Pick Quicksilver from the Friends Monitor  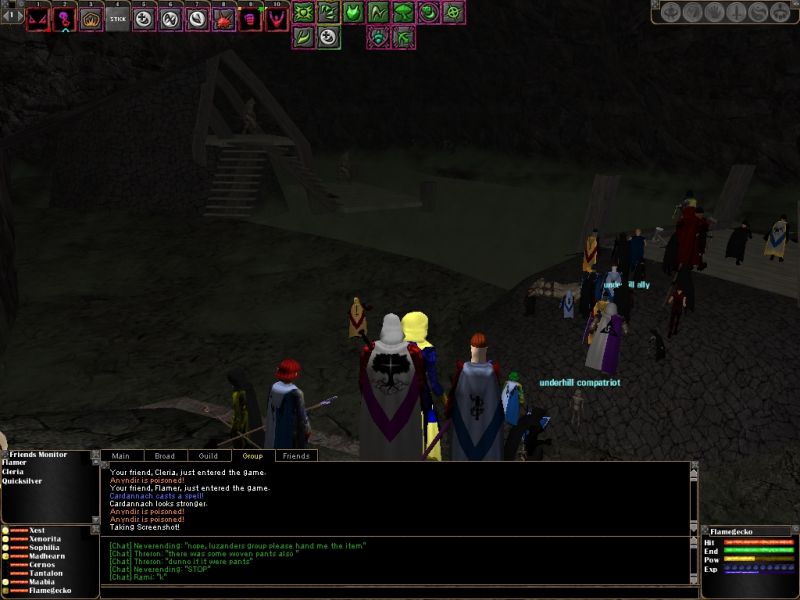coord(22,481)
